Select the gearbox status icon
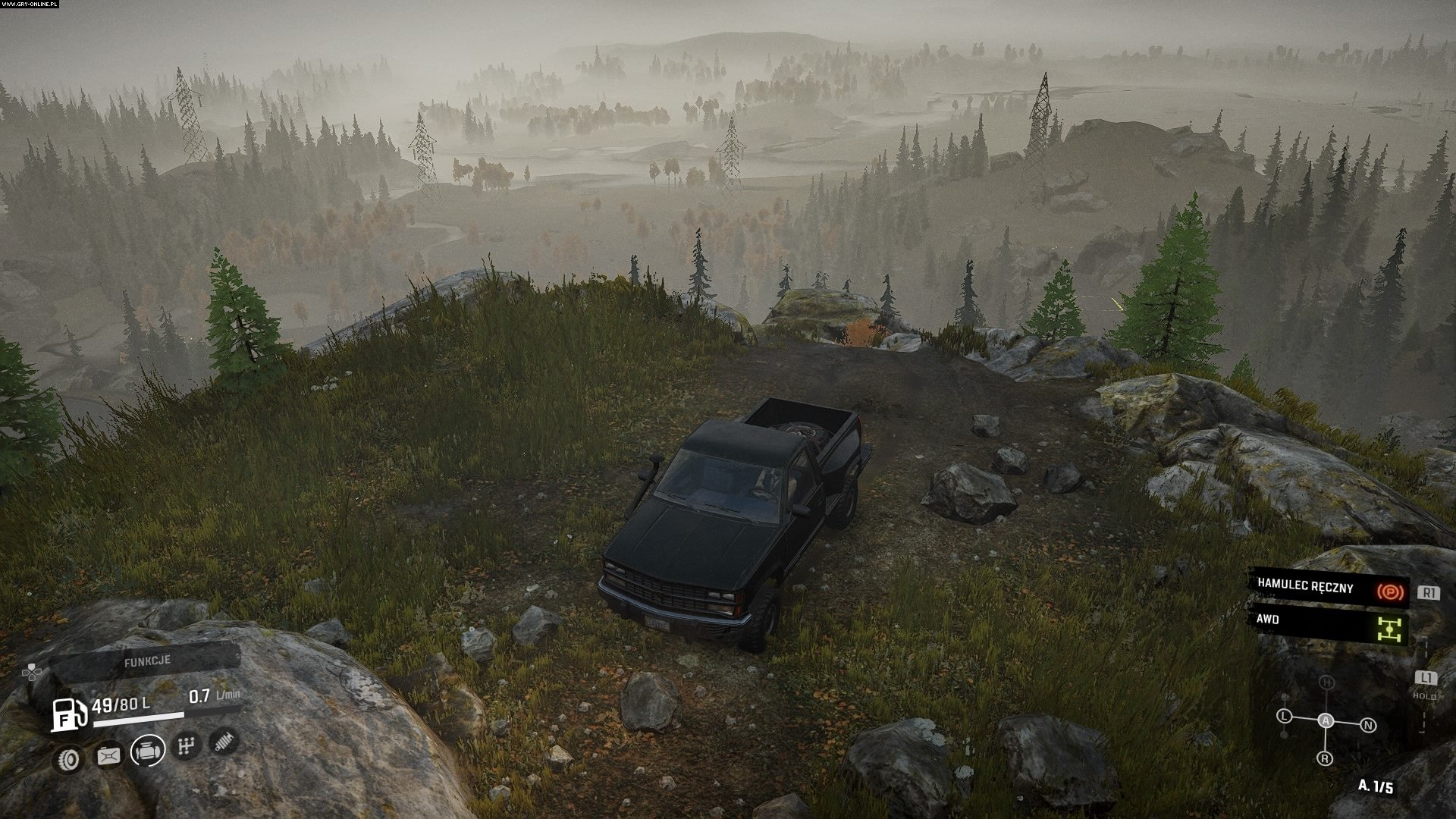This screenshot has height=819, width=1456. click(x=187, y=746)
